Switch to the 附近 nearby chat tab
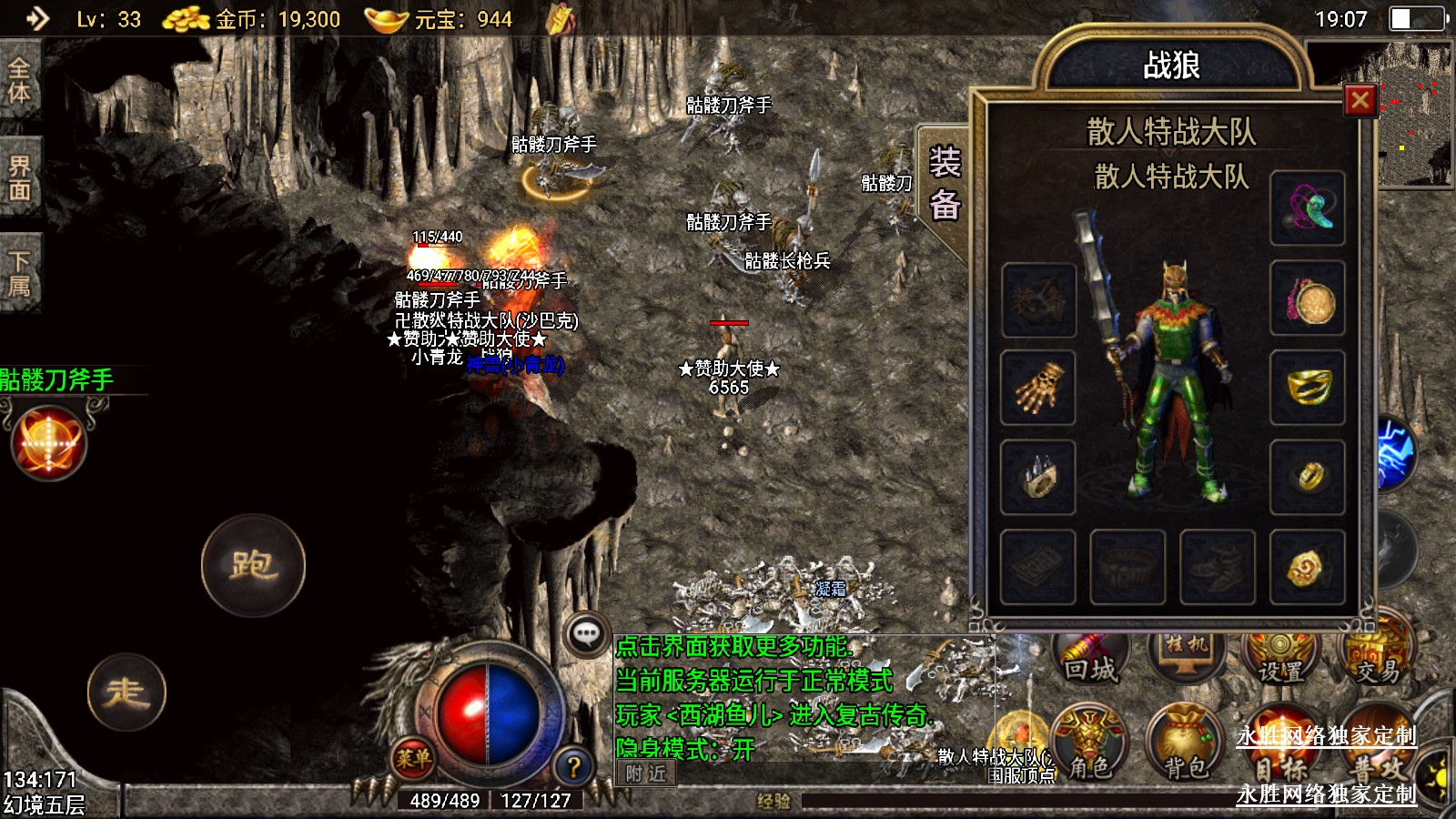Viewport: 1456px width, 819px height. [646, 773]
